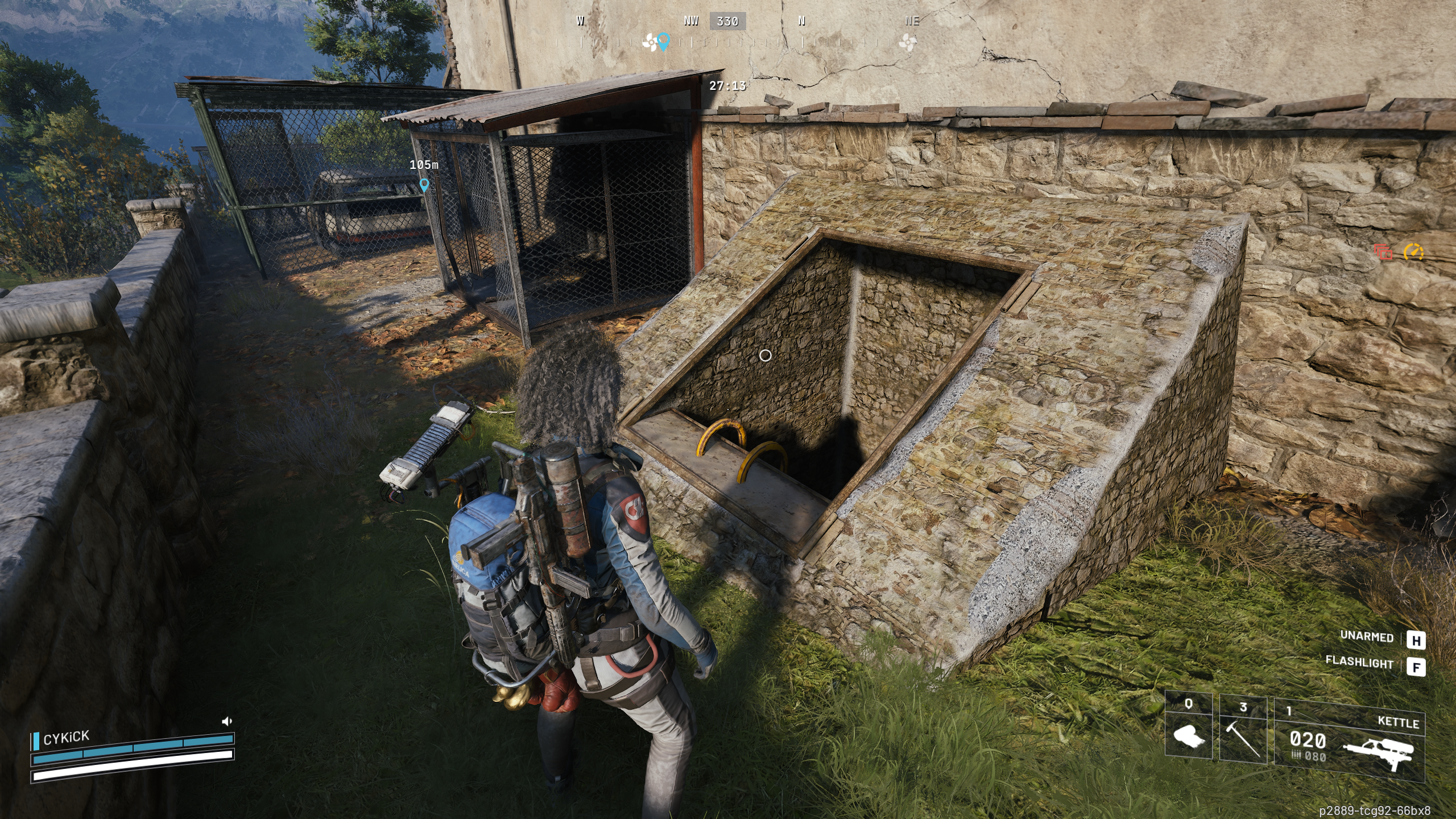Image resolution: width=1456 pixels, height=819 pixels.
Task: Click the yellow speedometer gauge icon
Action: coord(1413,251)
